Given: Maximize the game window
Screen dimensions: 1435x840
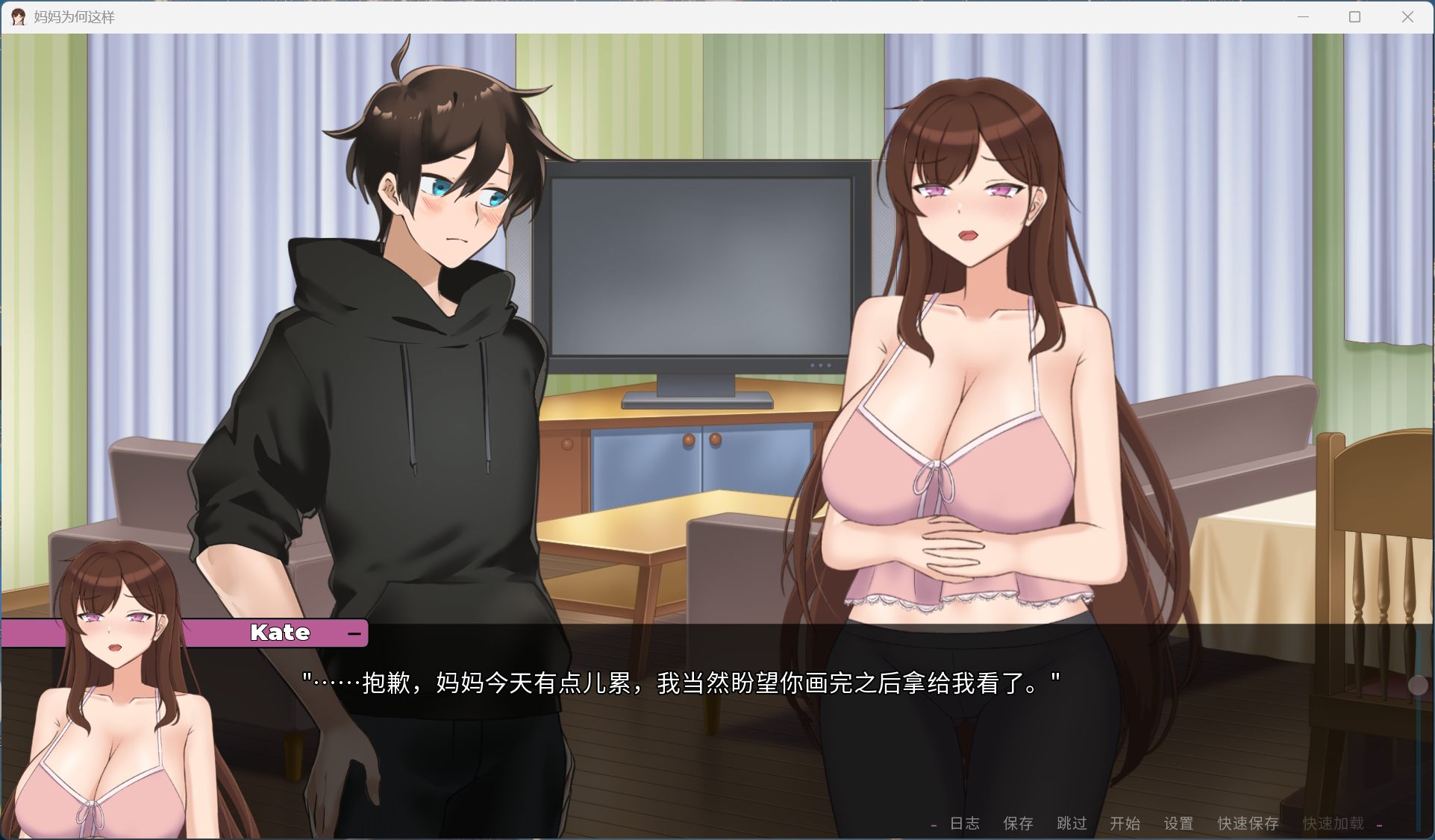Looking at the screenshot, I should point(1354,16).
